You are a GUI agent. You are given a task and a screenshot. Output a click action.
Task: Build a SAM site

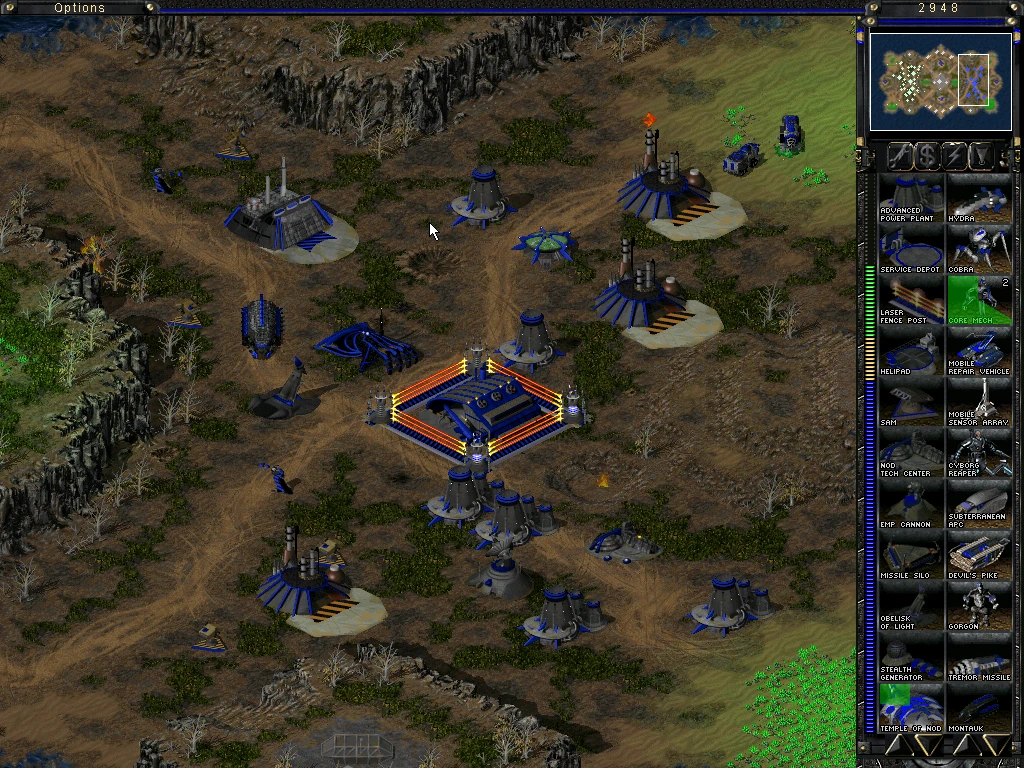click(911, 402)
